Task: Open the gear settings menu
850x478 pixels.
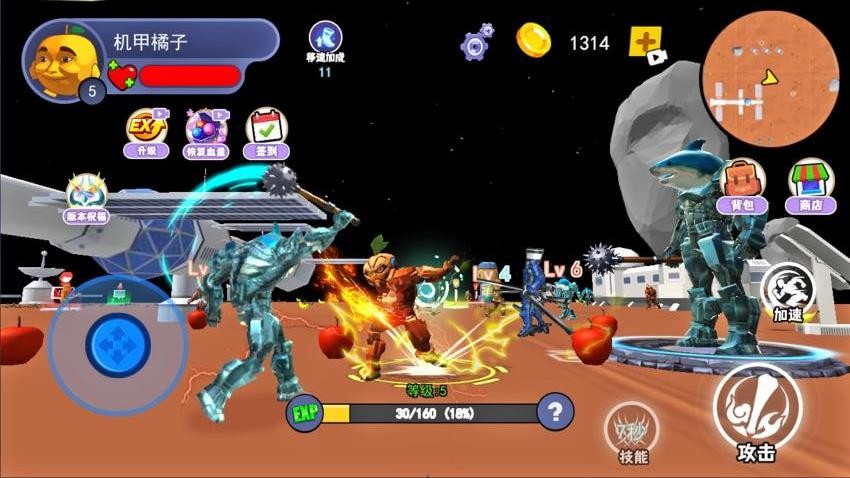Action: 475,43
